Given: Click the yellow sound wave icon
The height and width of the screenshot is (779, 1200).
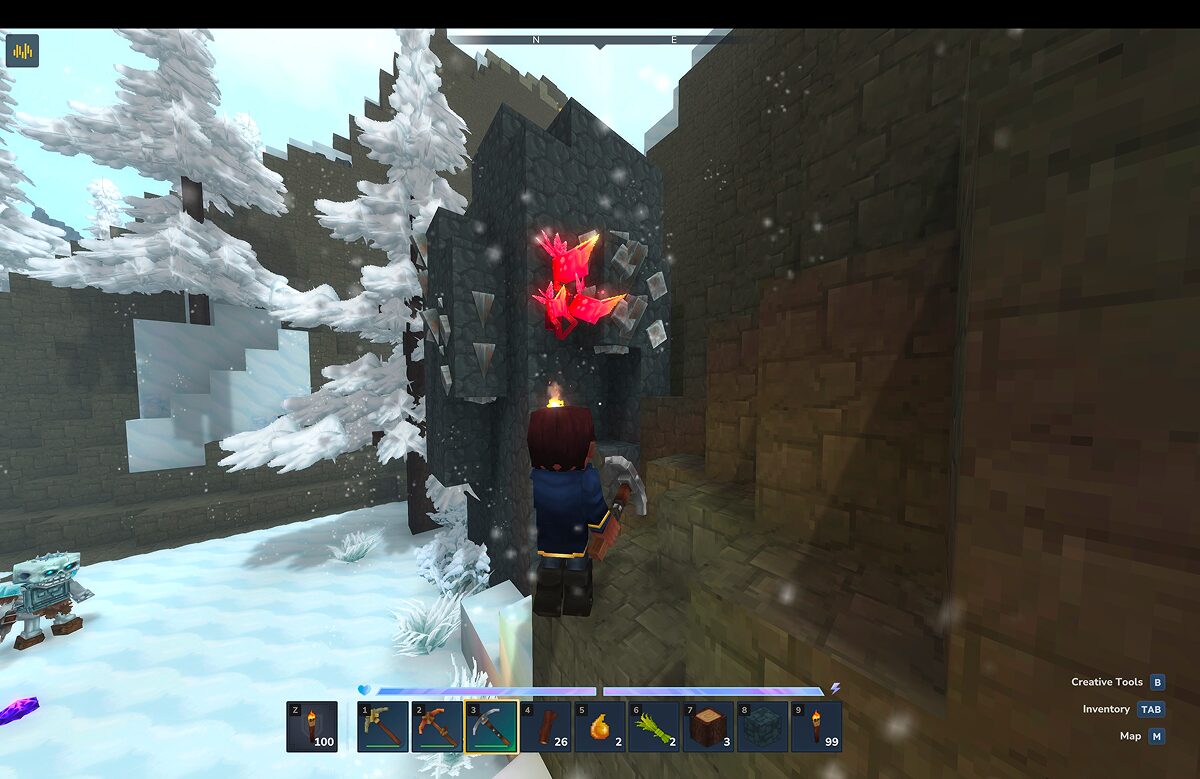Looking at the screenshot, I should tap(22, 50).
